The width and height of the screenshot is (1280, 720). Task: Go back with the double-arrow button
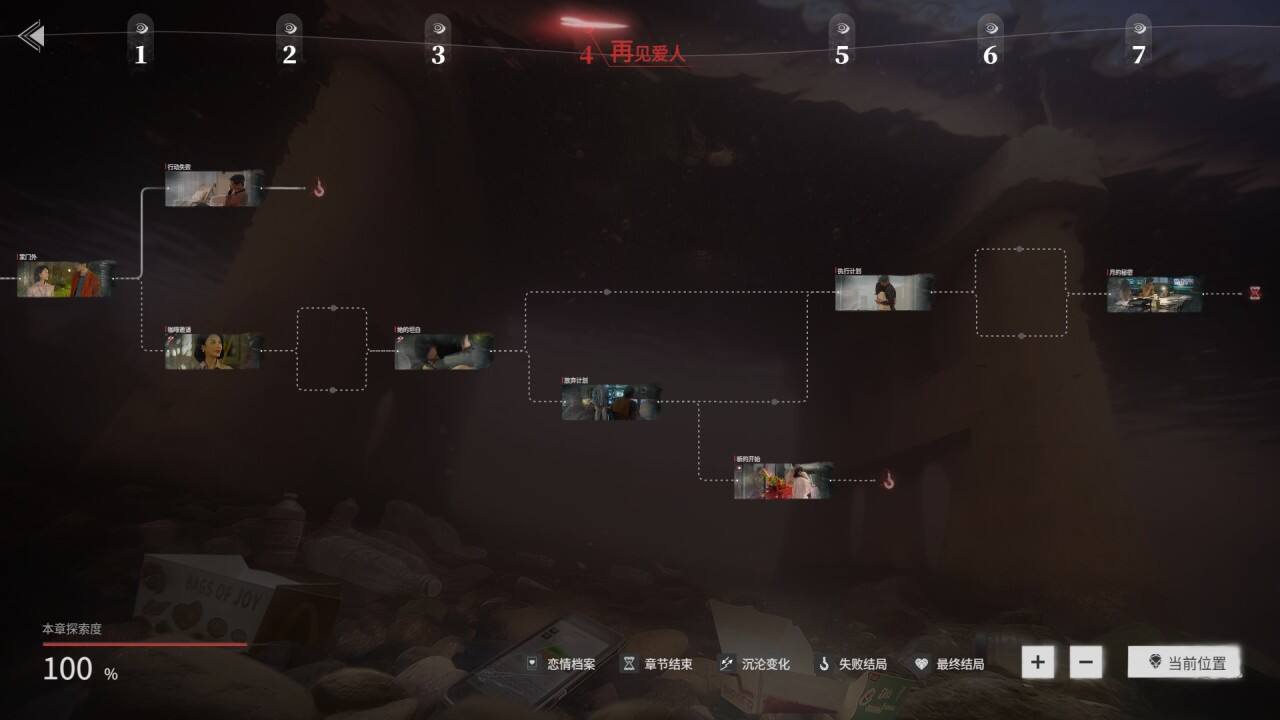31,37
